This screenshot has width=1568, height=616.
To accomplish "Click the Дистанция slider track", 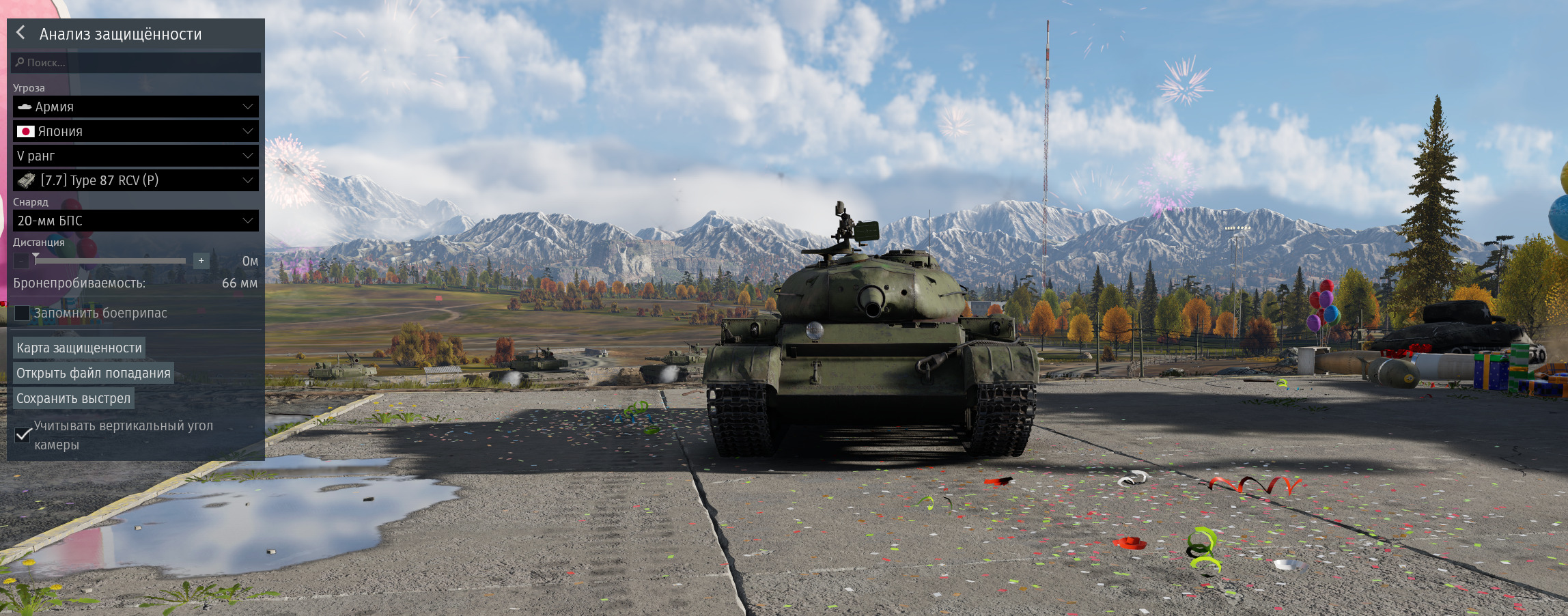I will (111, 261).
